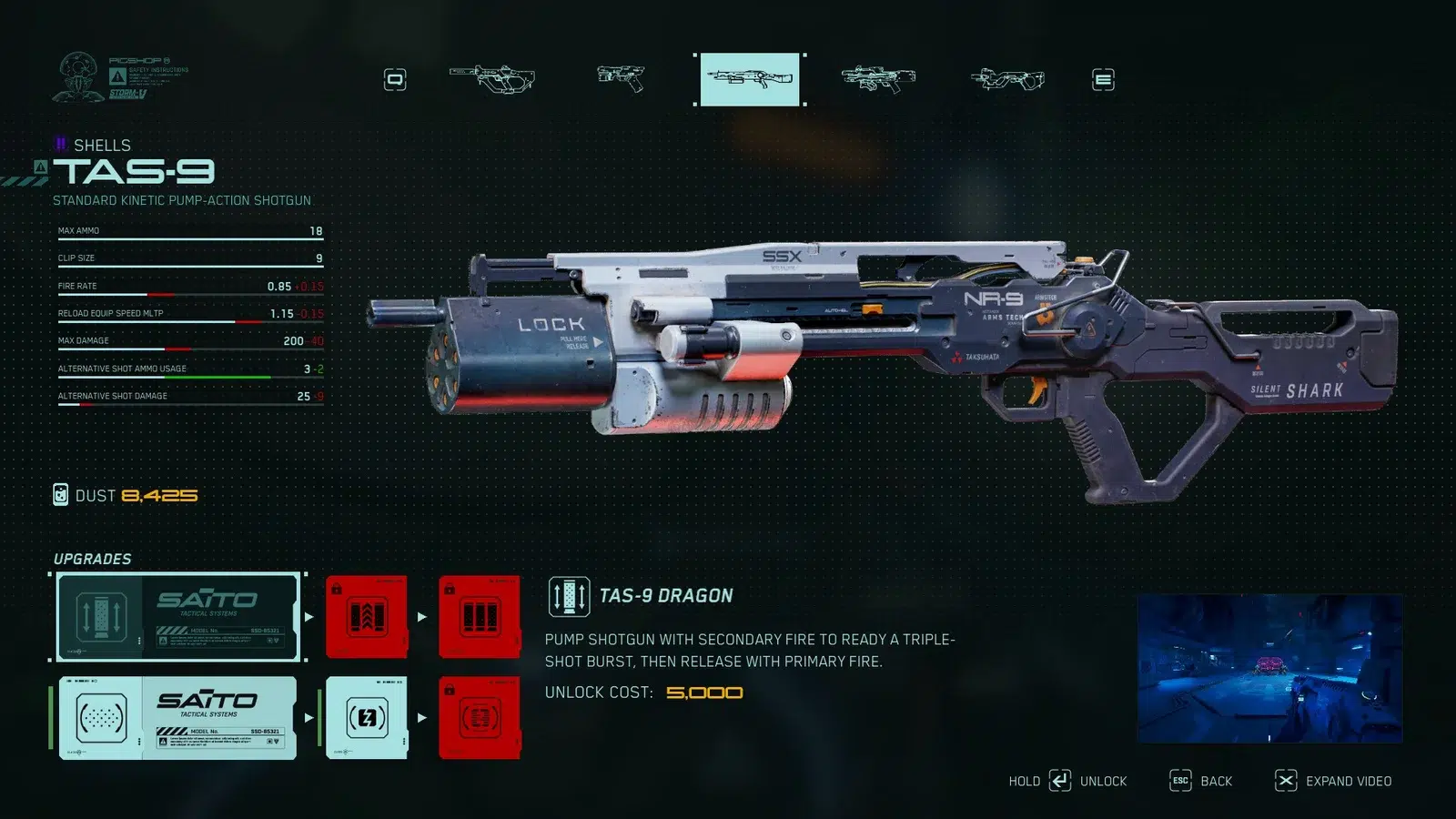Click the Expand Video label
Viewport: 1456px width, 819px height.
pyautogui.click(x=1348, y=782)
